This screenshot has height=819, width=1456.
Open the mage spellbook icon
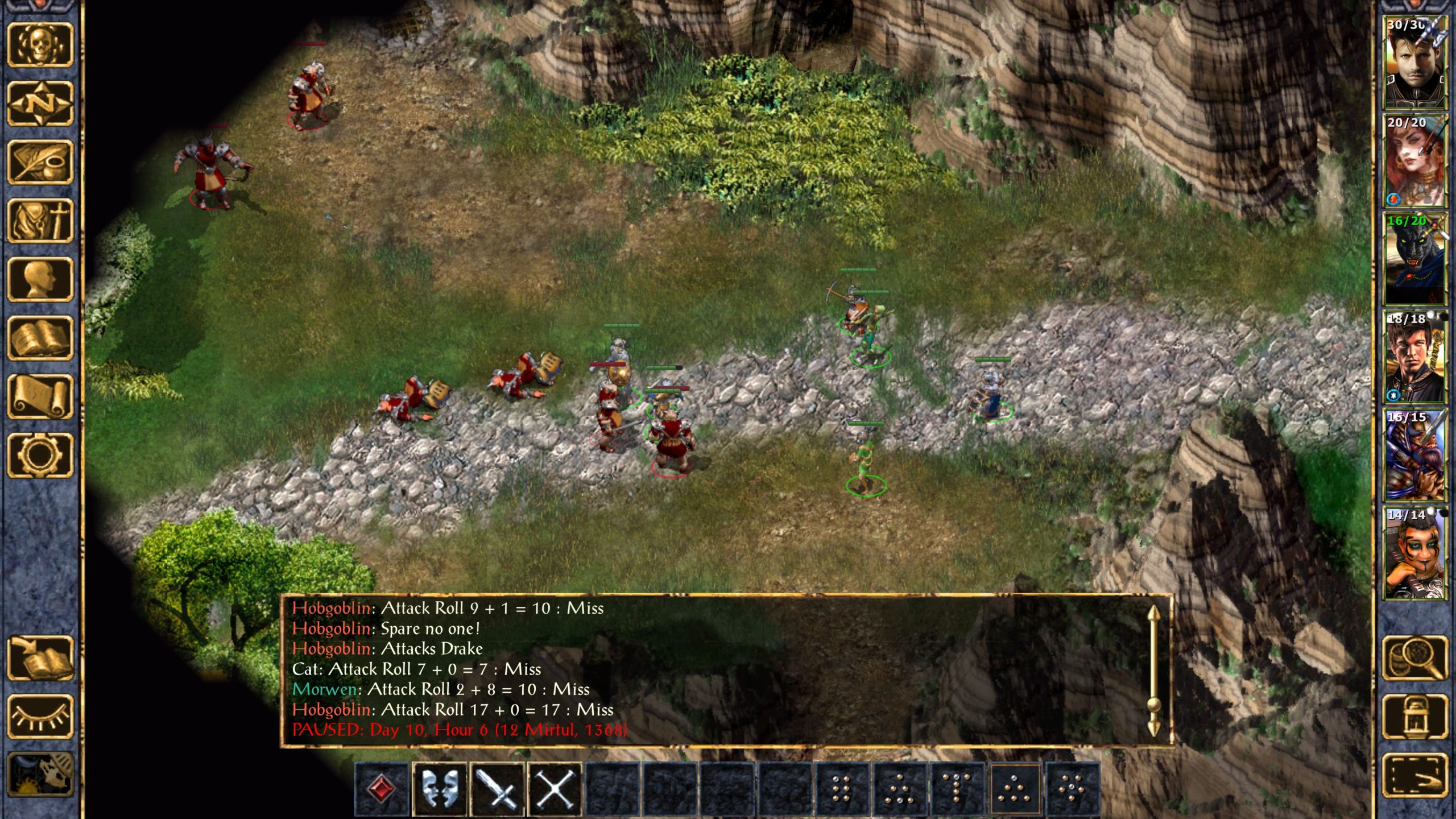[40, 338]
